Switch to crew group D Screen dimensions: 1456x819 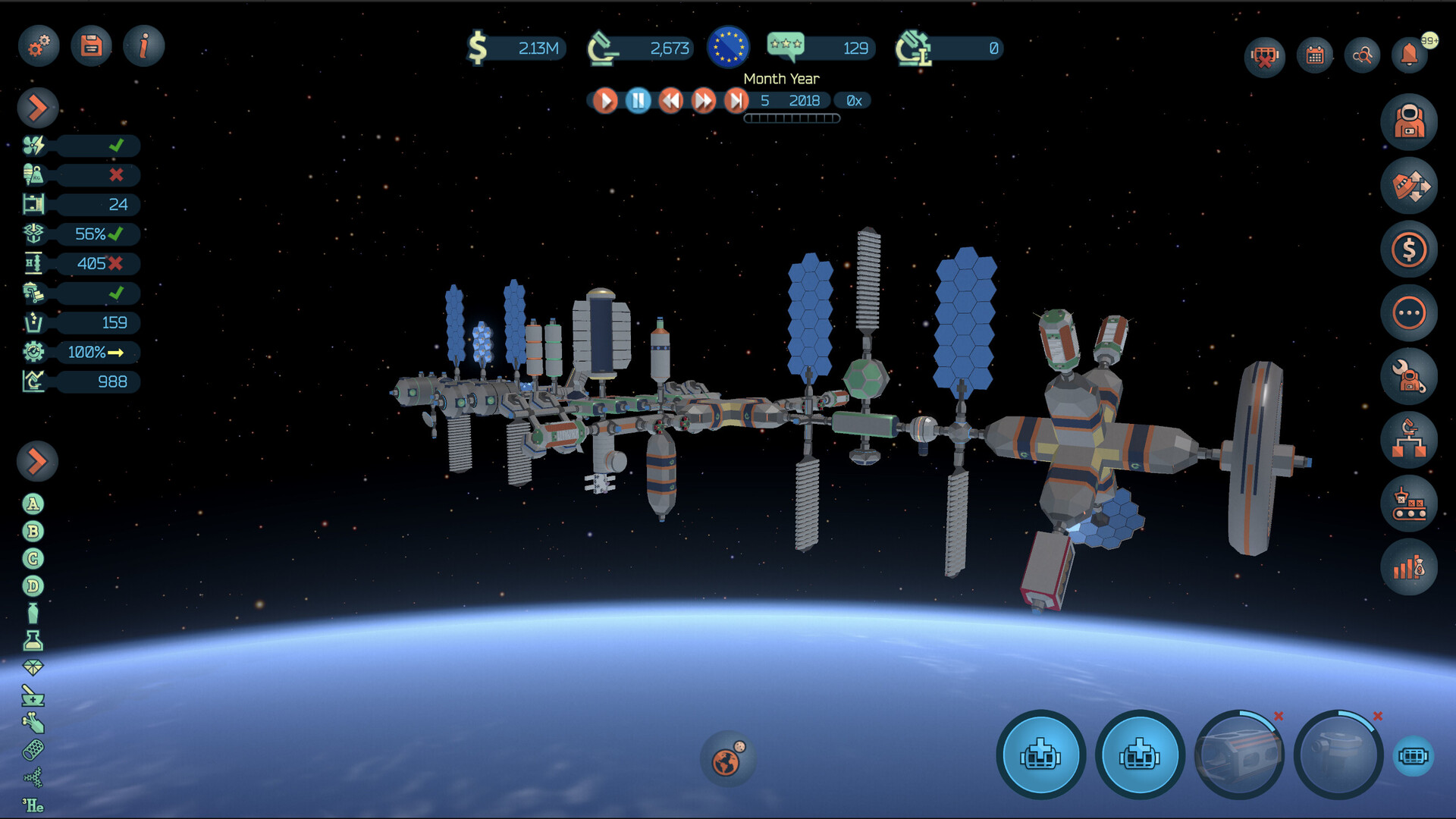[32, 585]
